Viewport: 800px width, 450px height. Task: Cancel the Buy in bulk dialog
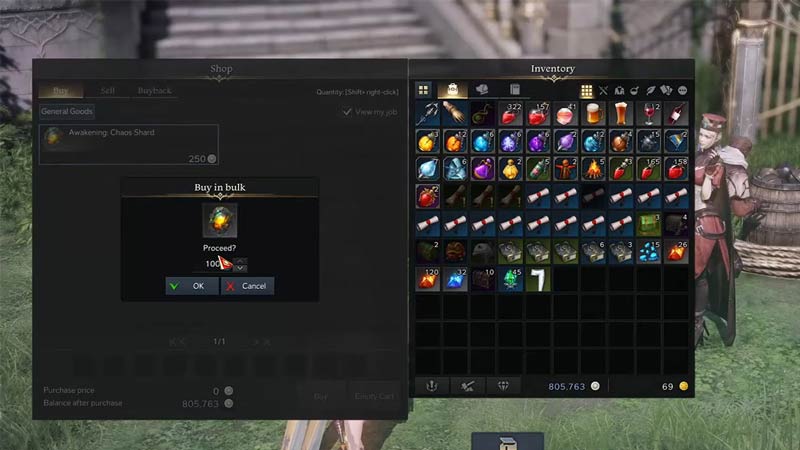247,286
